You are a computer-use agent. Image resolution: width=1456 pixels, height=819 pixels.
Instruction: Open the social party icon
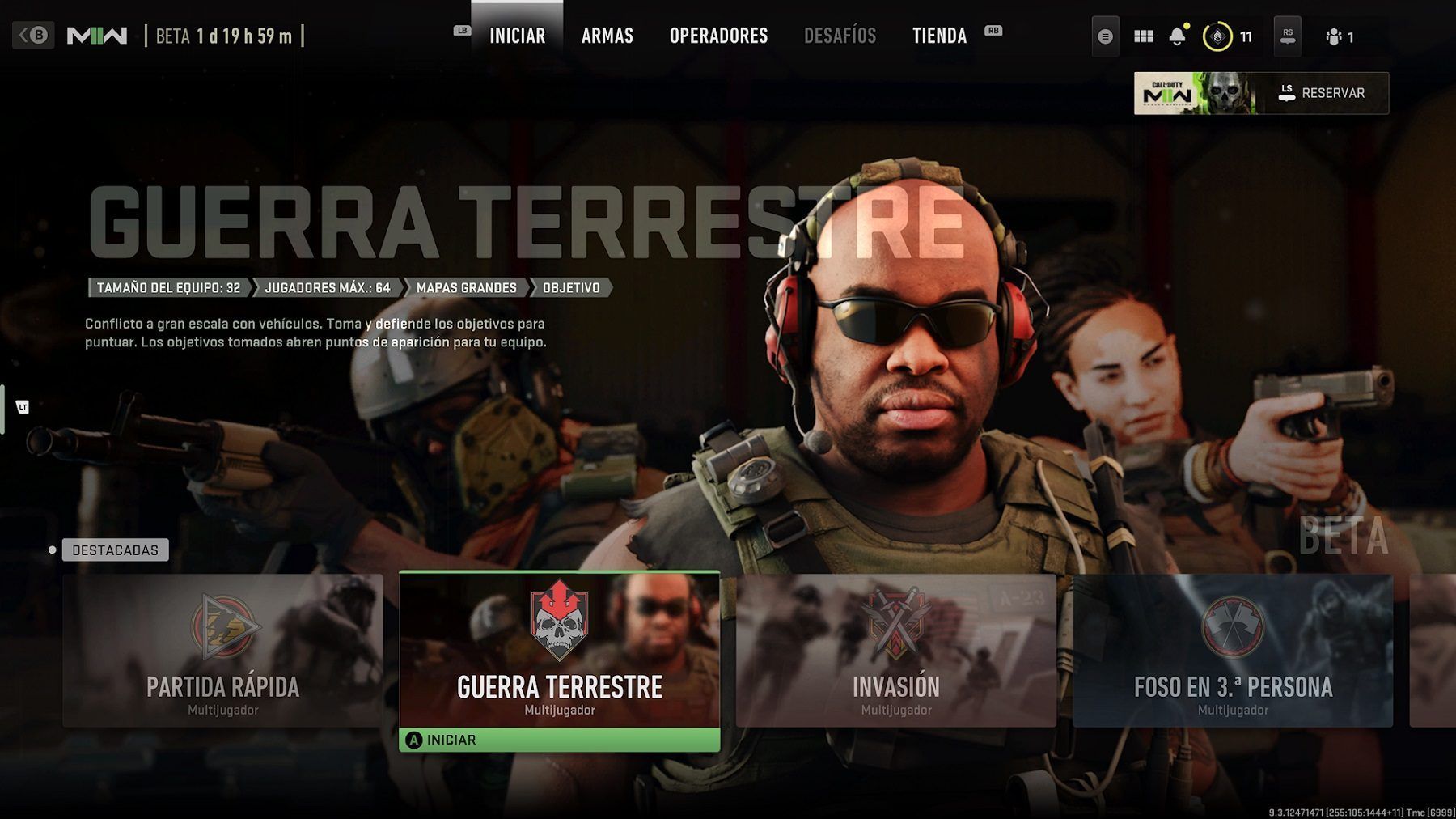click(x=1339, y=36)
